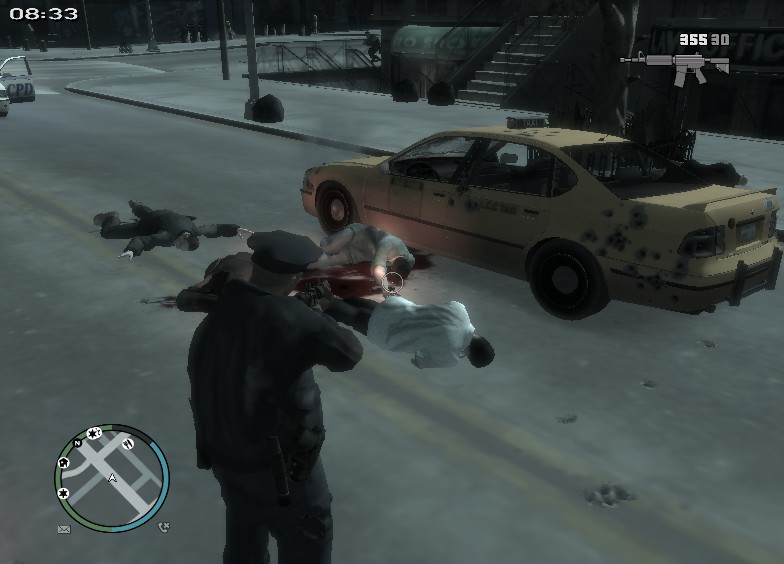Screen dimensions: 784x564
Task: Select the player arrow on the minimap
Action: [112, 478]
